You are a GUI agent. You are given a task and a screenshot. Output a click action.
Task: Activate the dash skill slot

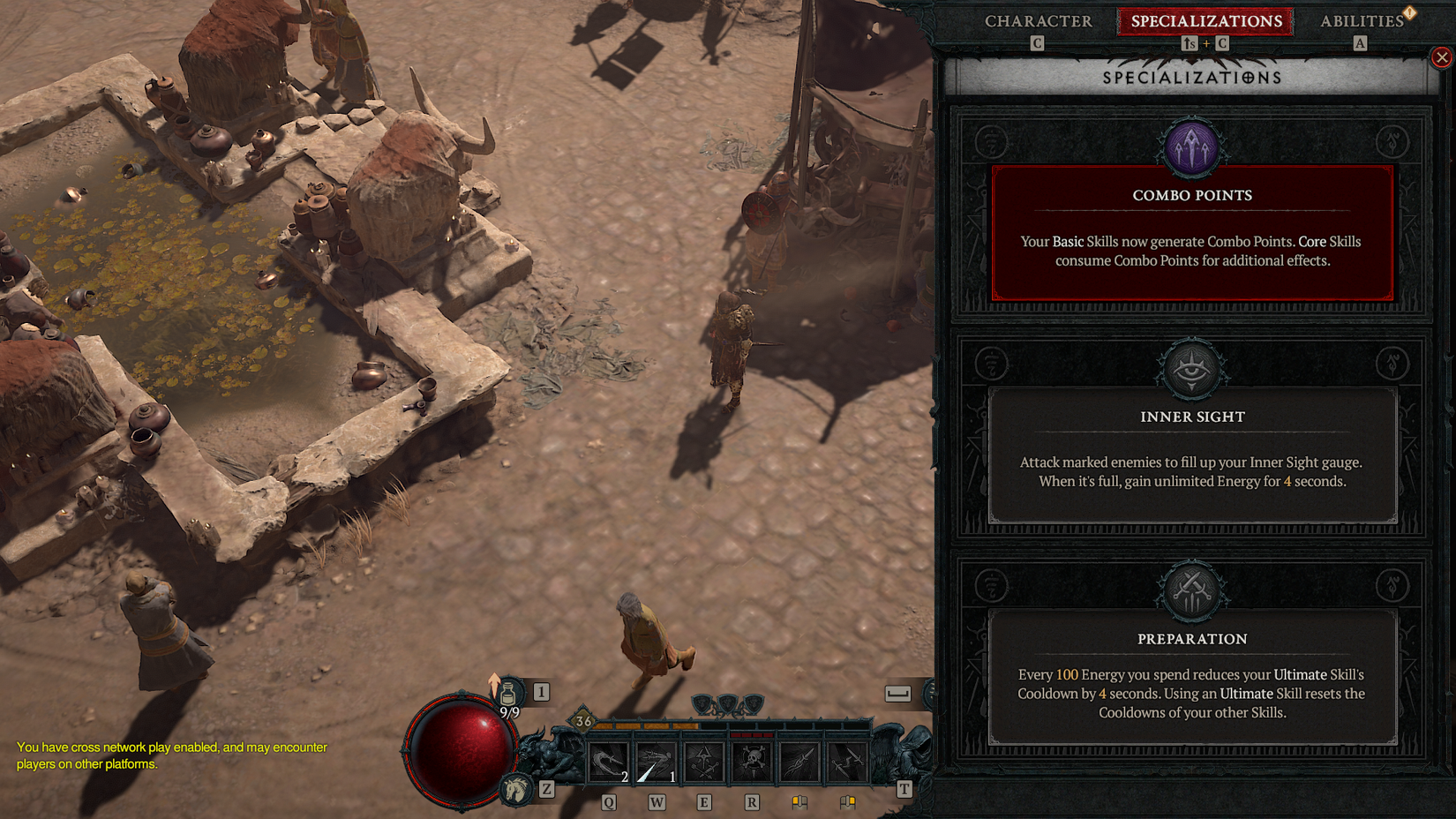pyautogui.click(x=656, y=763)
